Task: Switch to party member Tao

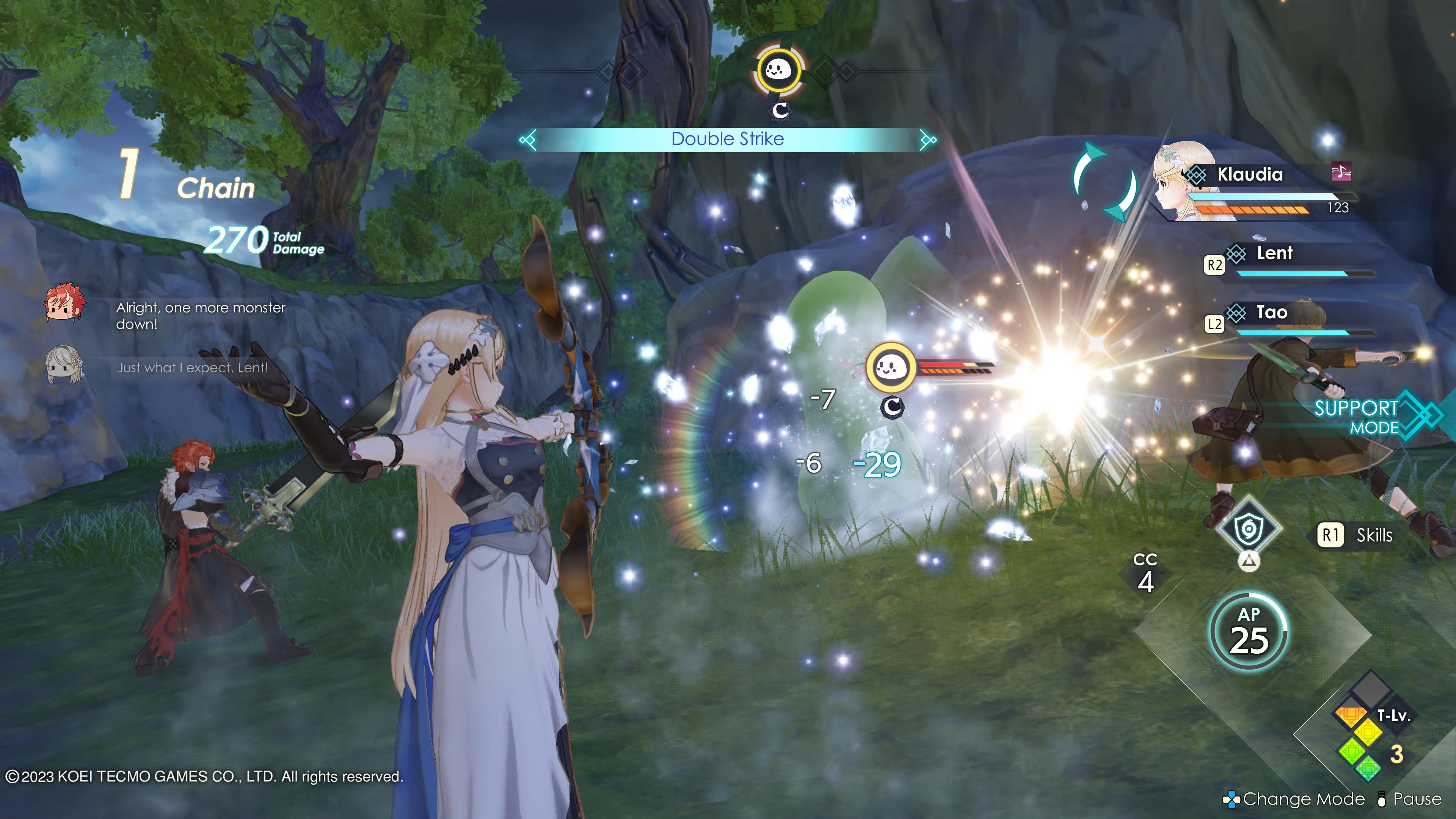Action: coord(1271,312)
